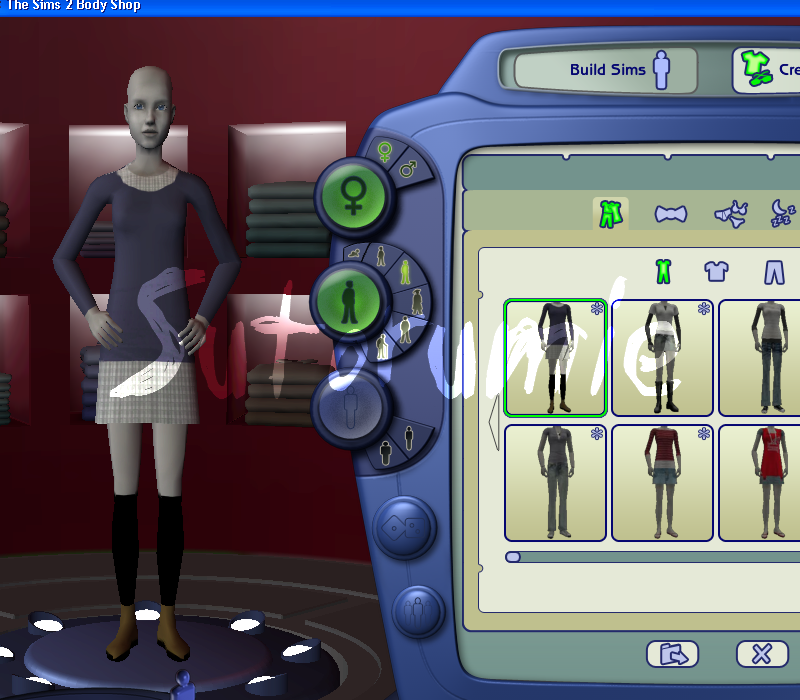Click the outfit list horizontal scrollbar handle
800x700 pixels.
point(513,557)
